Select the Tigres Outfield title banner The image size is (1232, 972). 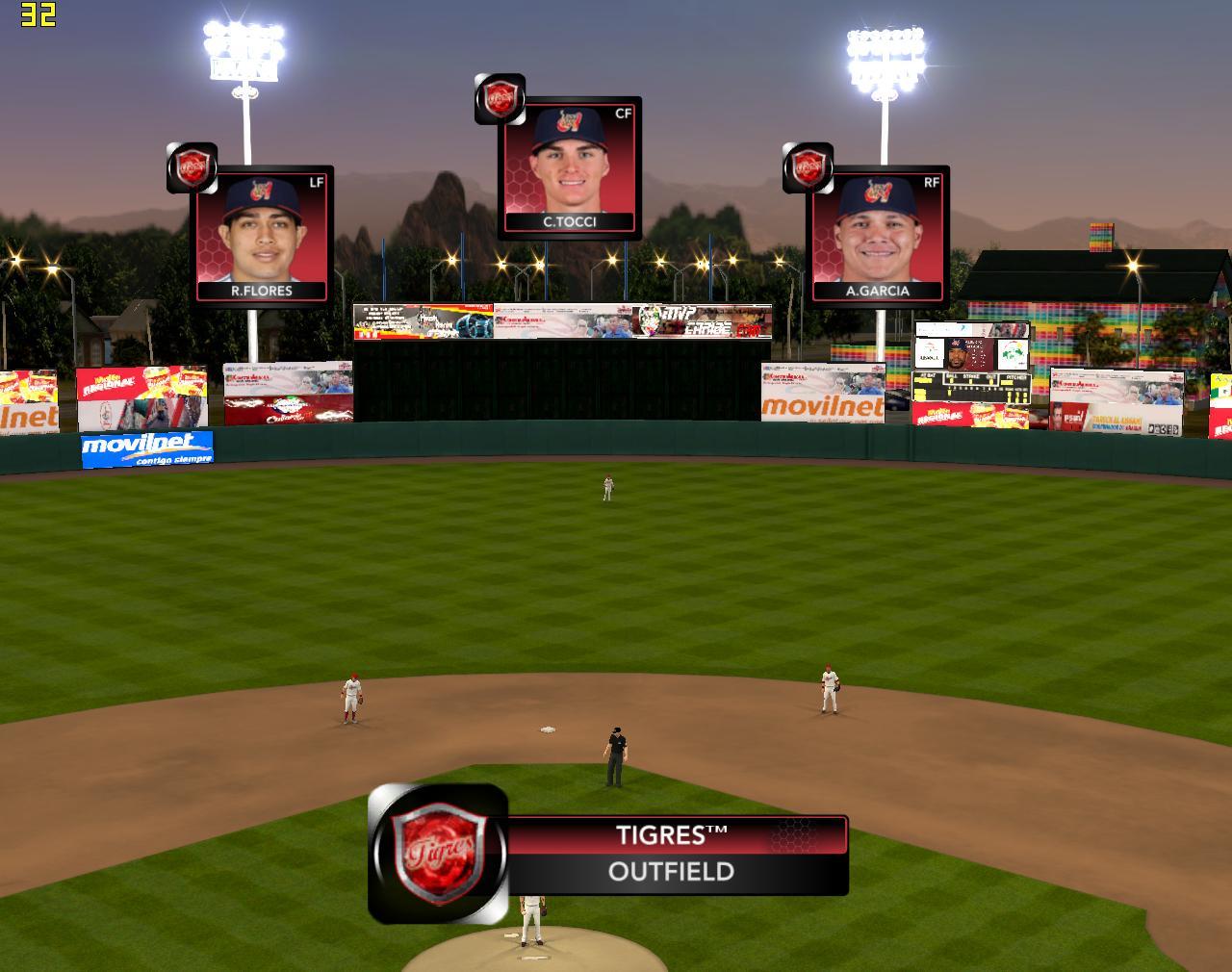pos(674,855)
